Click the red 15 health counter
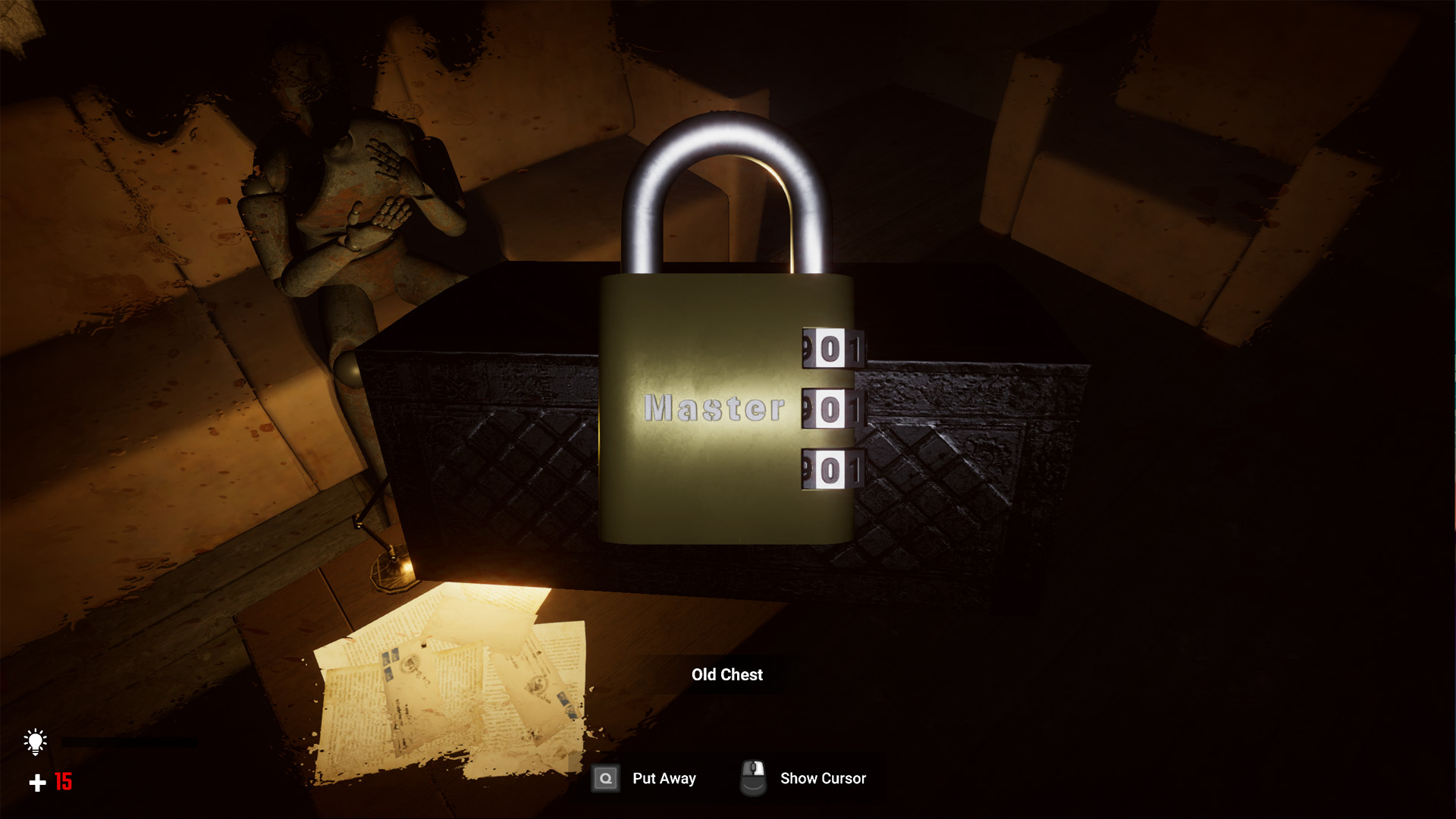The width and height of the screenshot is (1456, 819). point(62,781)
